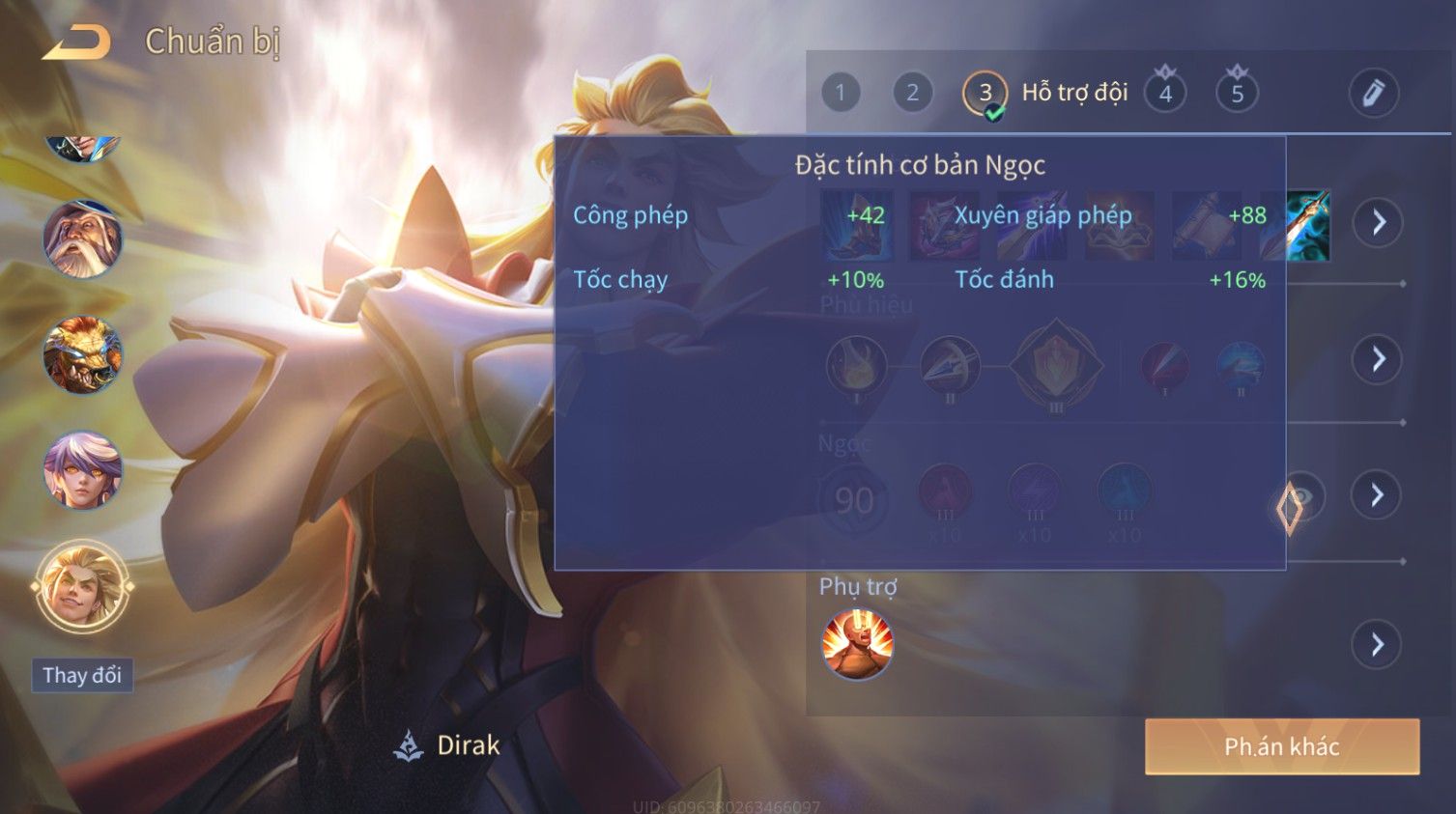Select the purple-haired hero portrait
The width and height of the screenshot is (1456, 814).
(x=82, y=470)
